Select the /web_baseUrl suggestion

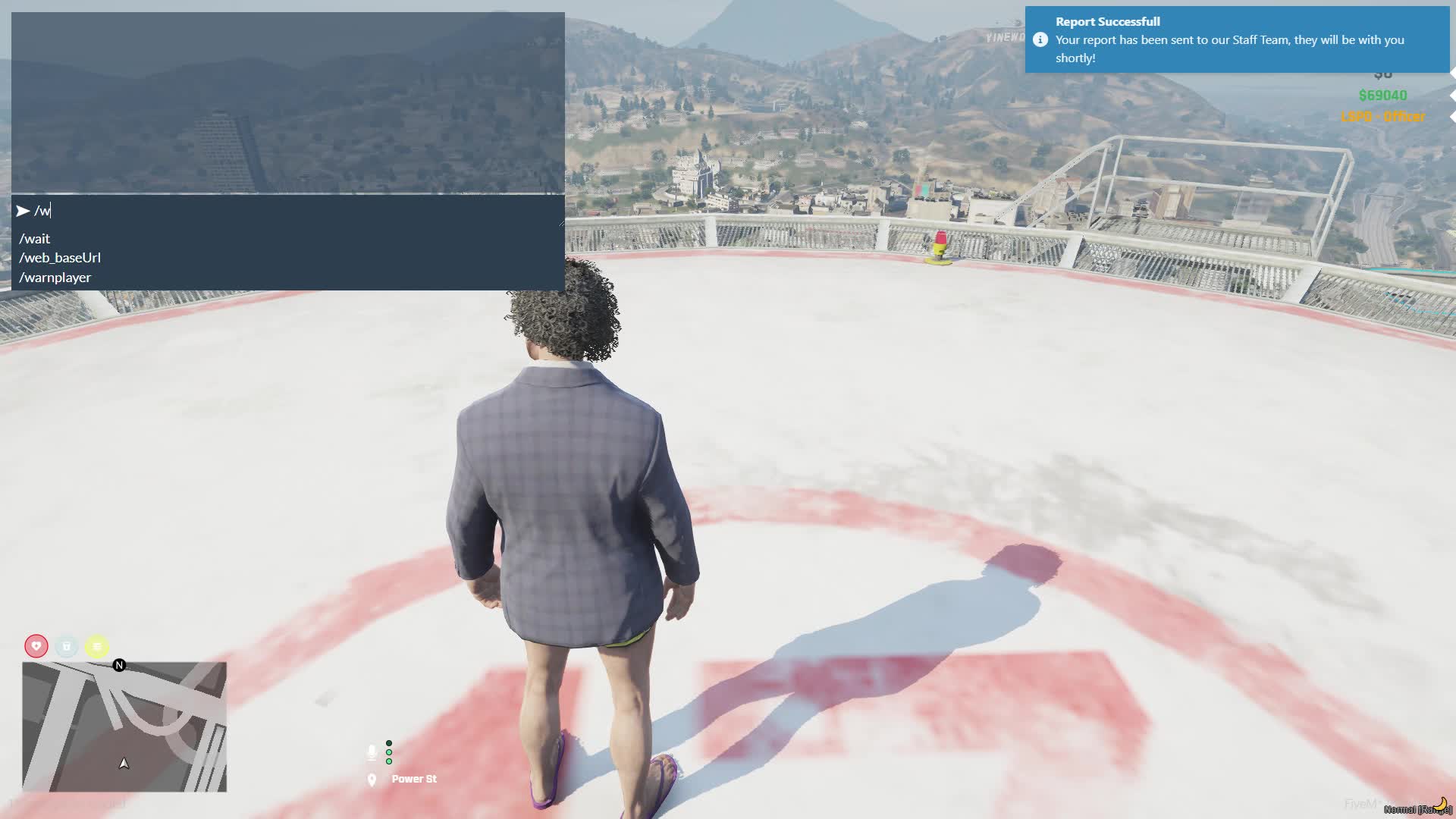click(x=60, y=258)
